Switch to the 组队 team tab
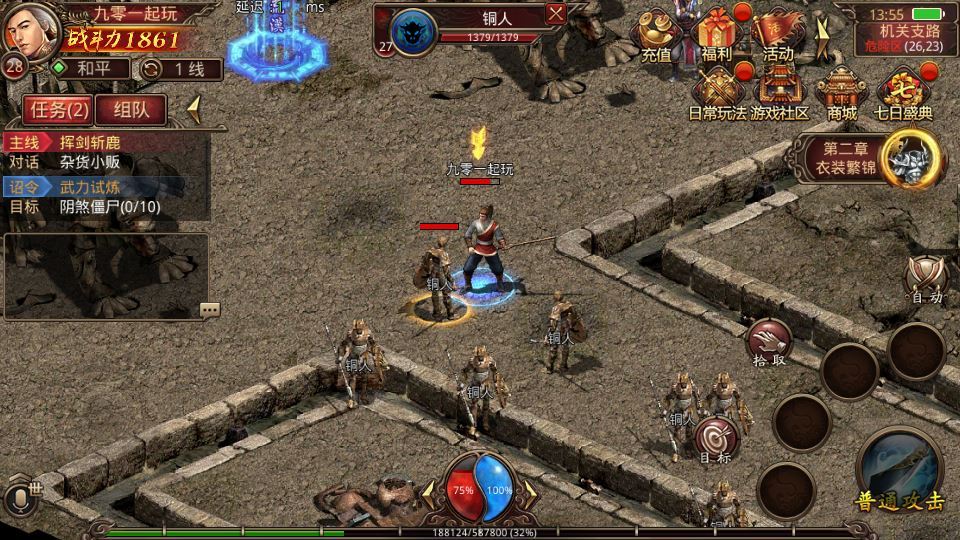 [131, 109]
